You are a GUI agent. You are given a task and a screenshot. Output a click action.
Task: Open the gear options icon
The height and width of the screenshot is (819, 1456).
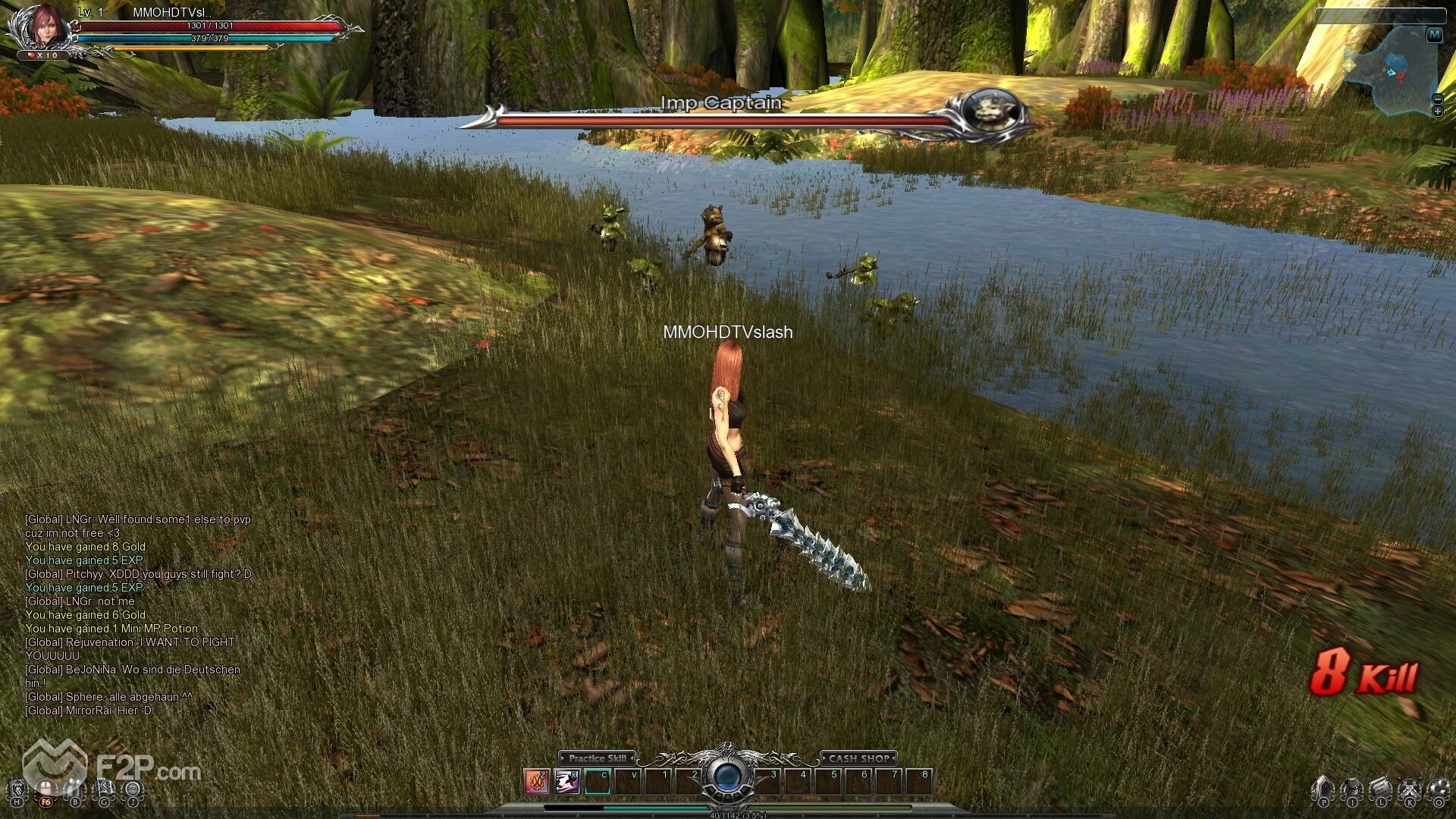point(1439,789)
